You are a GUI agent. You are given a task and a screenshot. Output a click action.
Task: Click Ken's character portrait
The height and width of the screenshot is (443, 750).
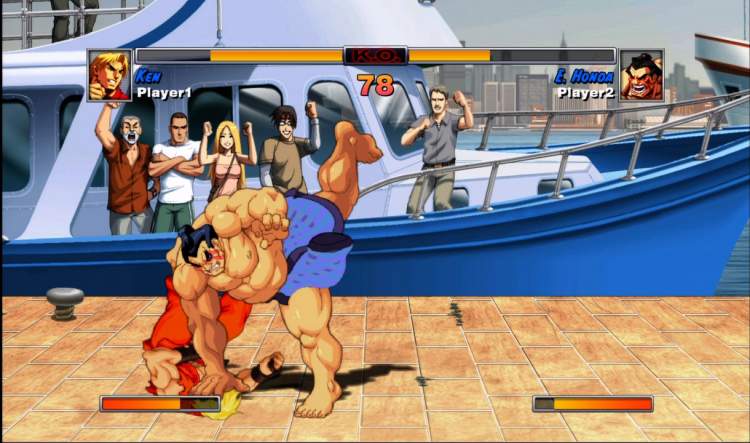[x=109, y=75]
